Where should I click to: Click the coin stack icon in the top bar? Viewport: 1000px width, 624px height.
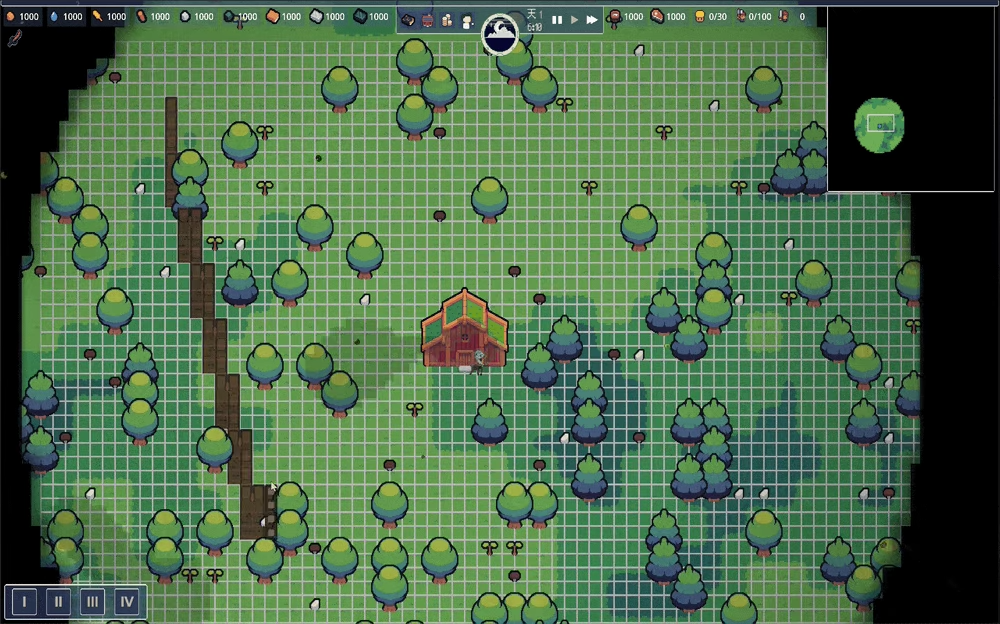pyautogui.click(x=446, y=20)
